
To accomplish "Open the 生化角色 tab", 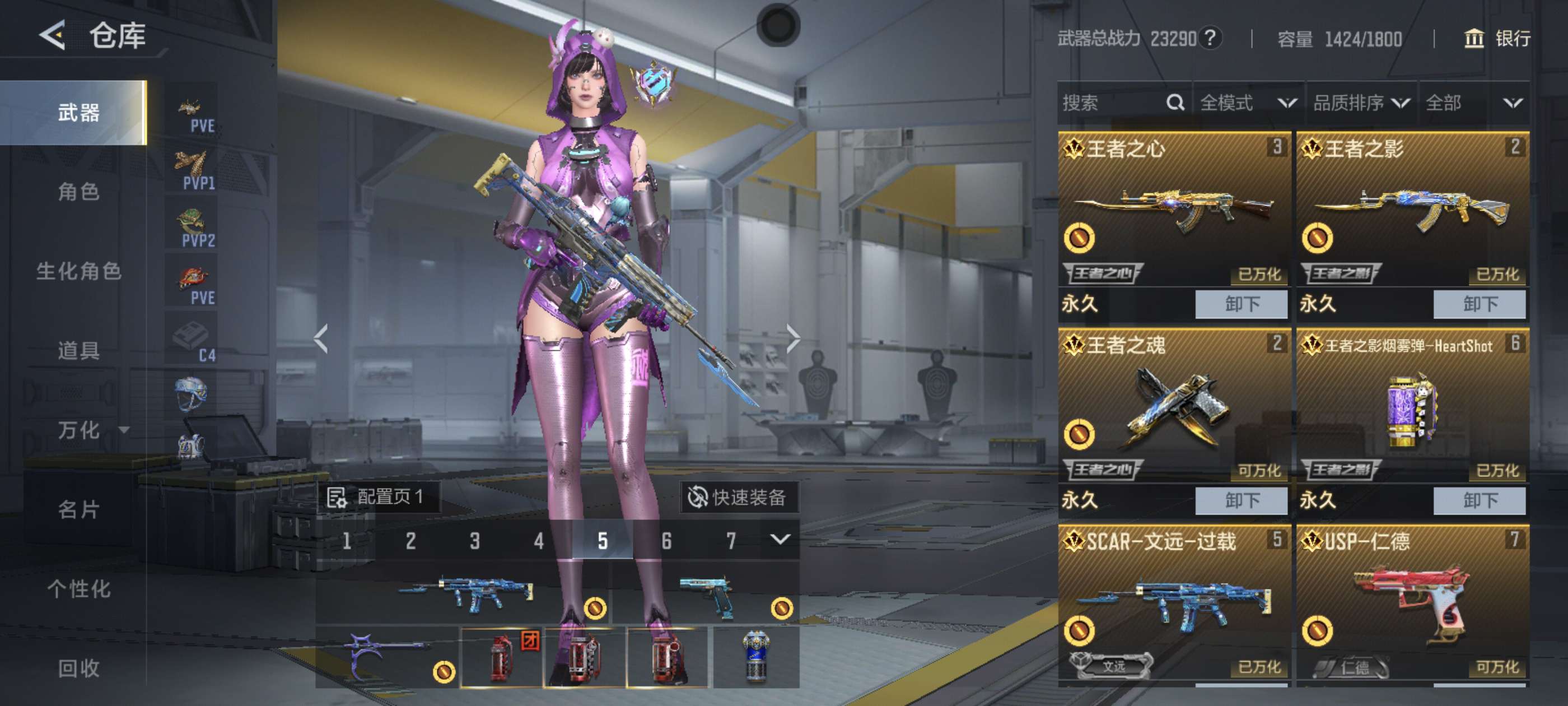I will click(78, 271).
